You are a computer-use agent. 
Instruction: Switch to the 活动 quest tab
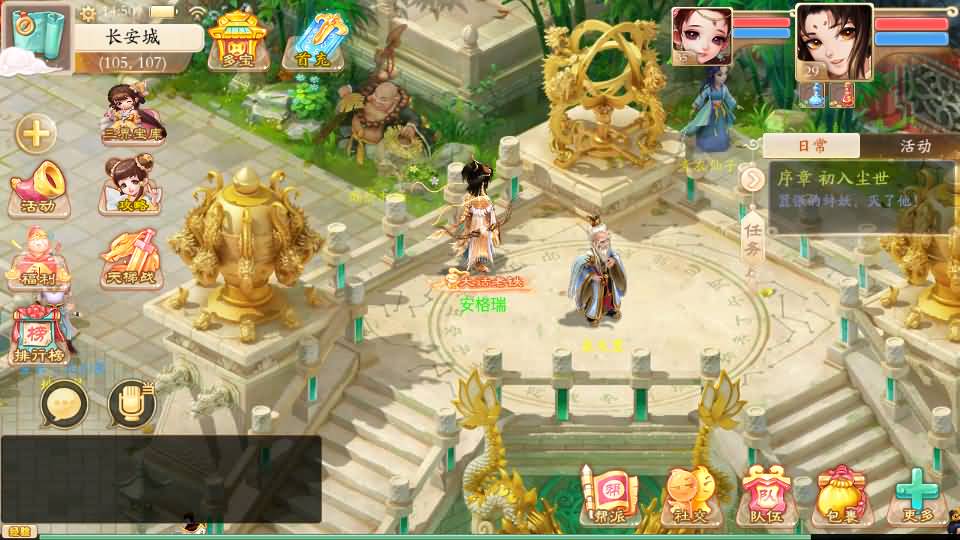tap(914, 146)
